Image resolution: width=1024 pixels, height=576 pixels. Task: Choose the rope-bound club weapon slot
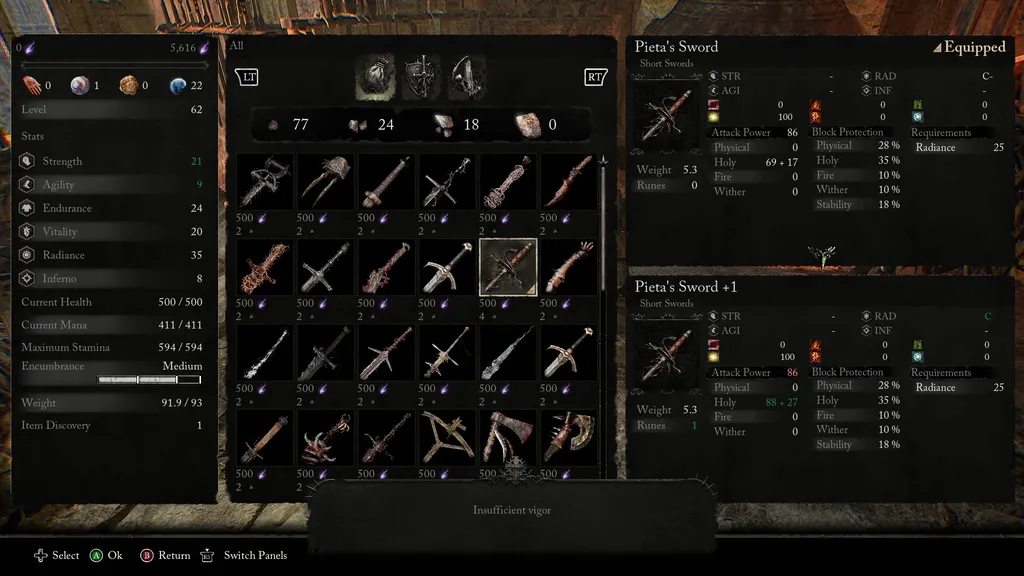coord(508,182)
